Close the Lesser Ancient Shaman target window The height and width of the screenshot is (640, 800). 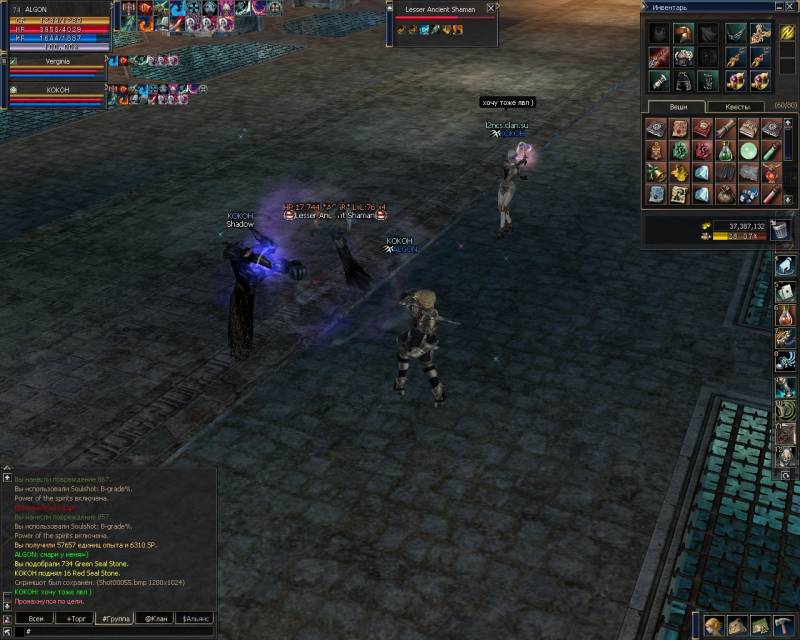point(490,8)
